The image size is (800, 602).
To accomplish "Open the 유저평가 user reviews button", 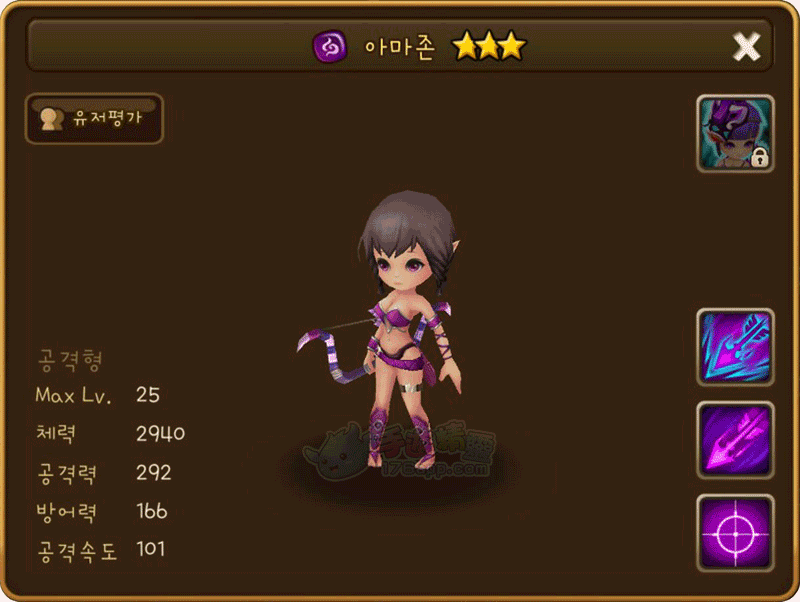I will 94,119.
